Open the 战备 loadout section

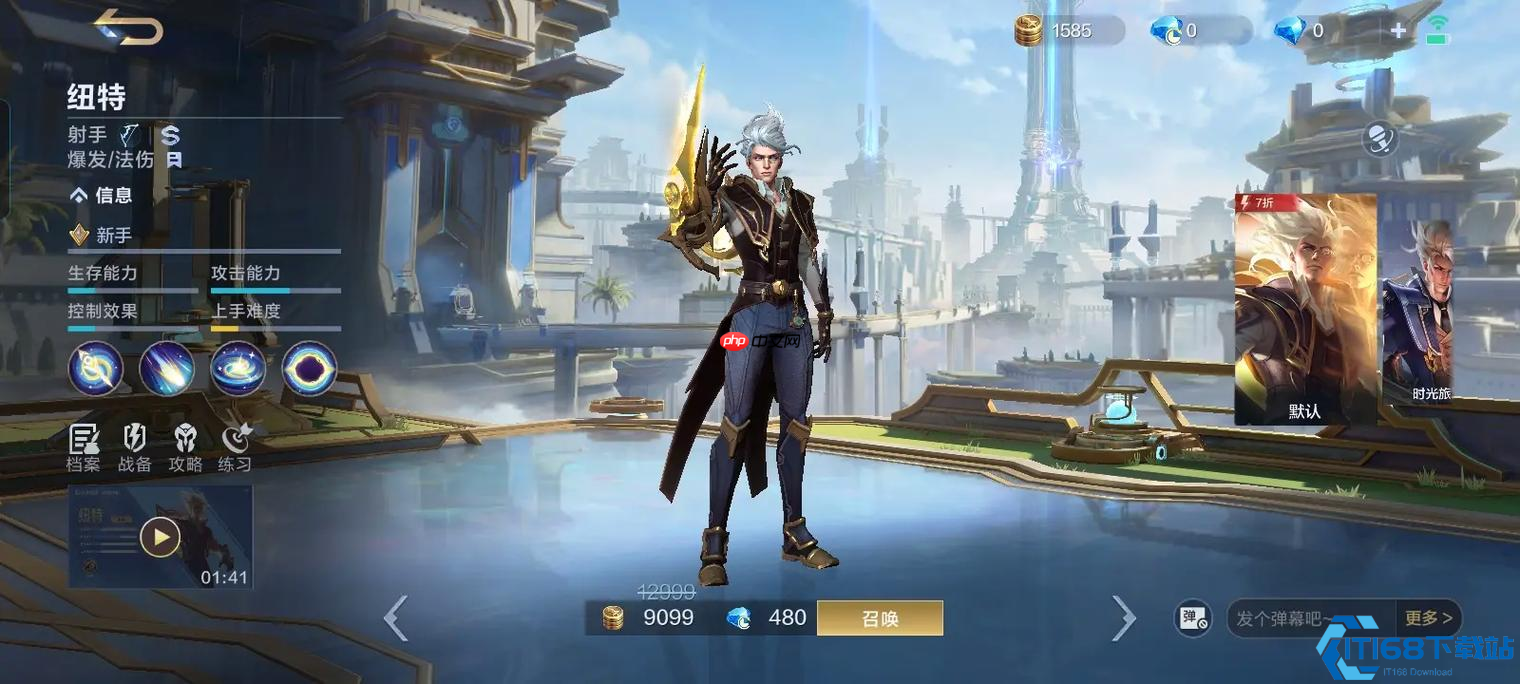[135, 447]
